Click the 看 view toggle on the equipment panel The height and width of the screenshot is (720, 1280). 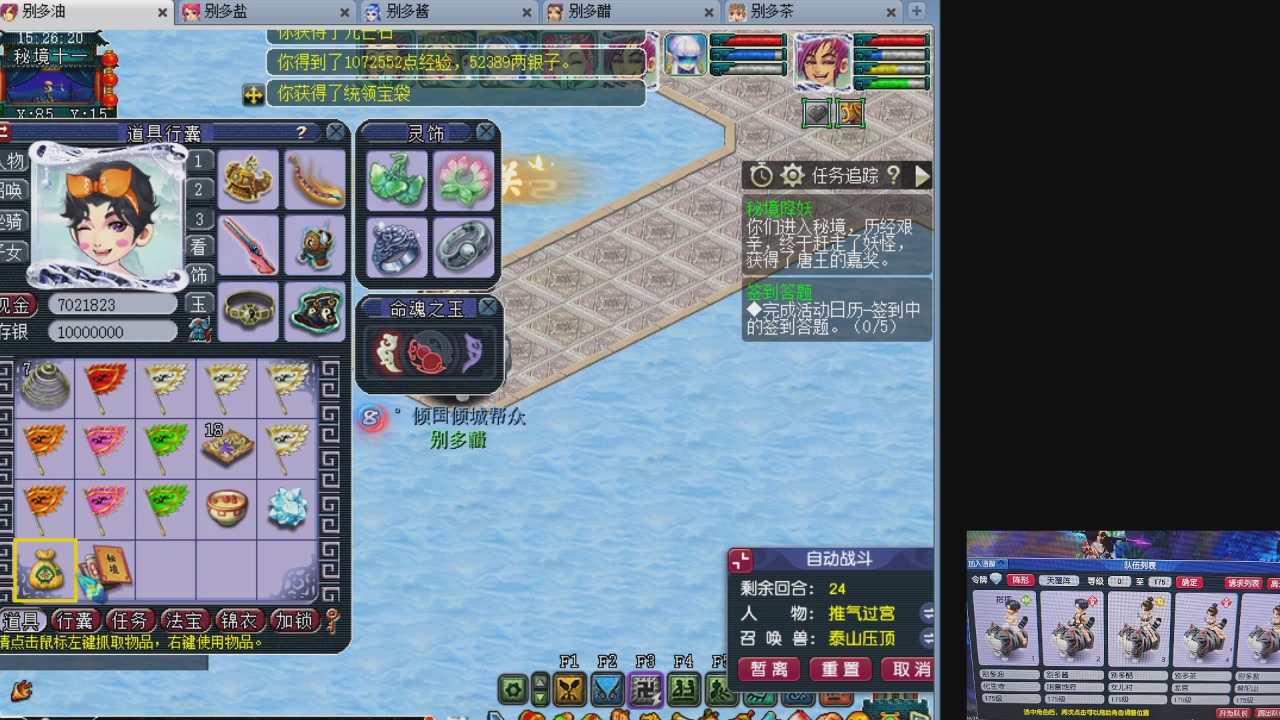(x=199, y=247)
